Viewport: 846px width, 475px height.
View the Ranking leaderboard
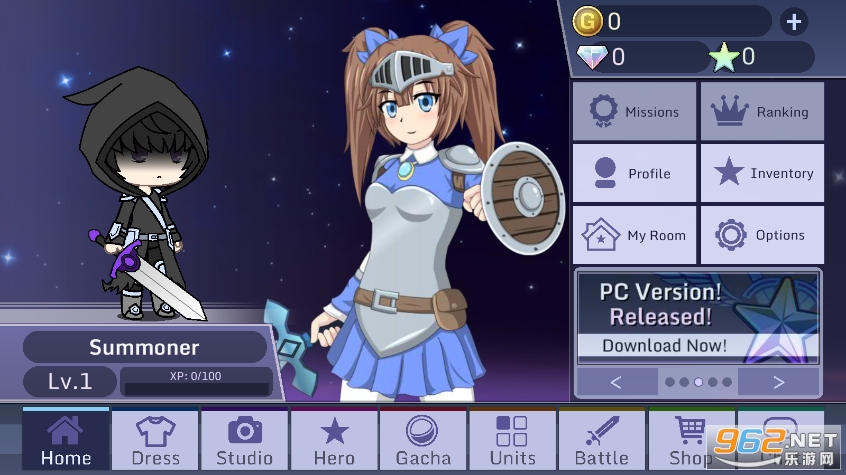coord(762,112)
